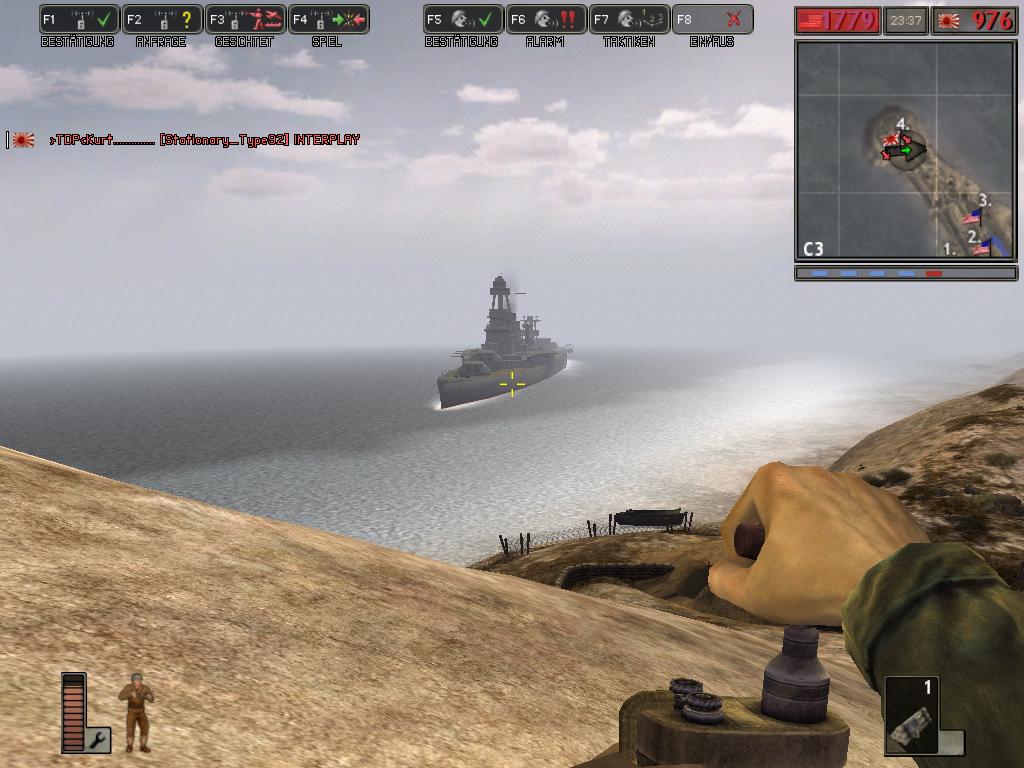Open the F4 Spiel radio menu

tap(329, 19)
